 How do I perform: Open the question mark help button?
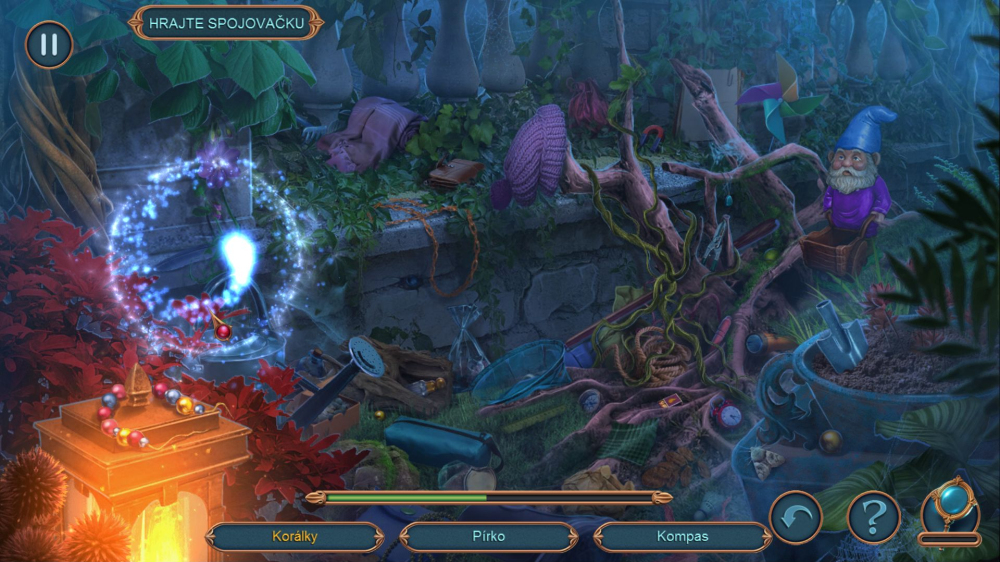click(874, 517)
